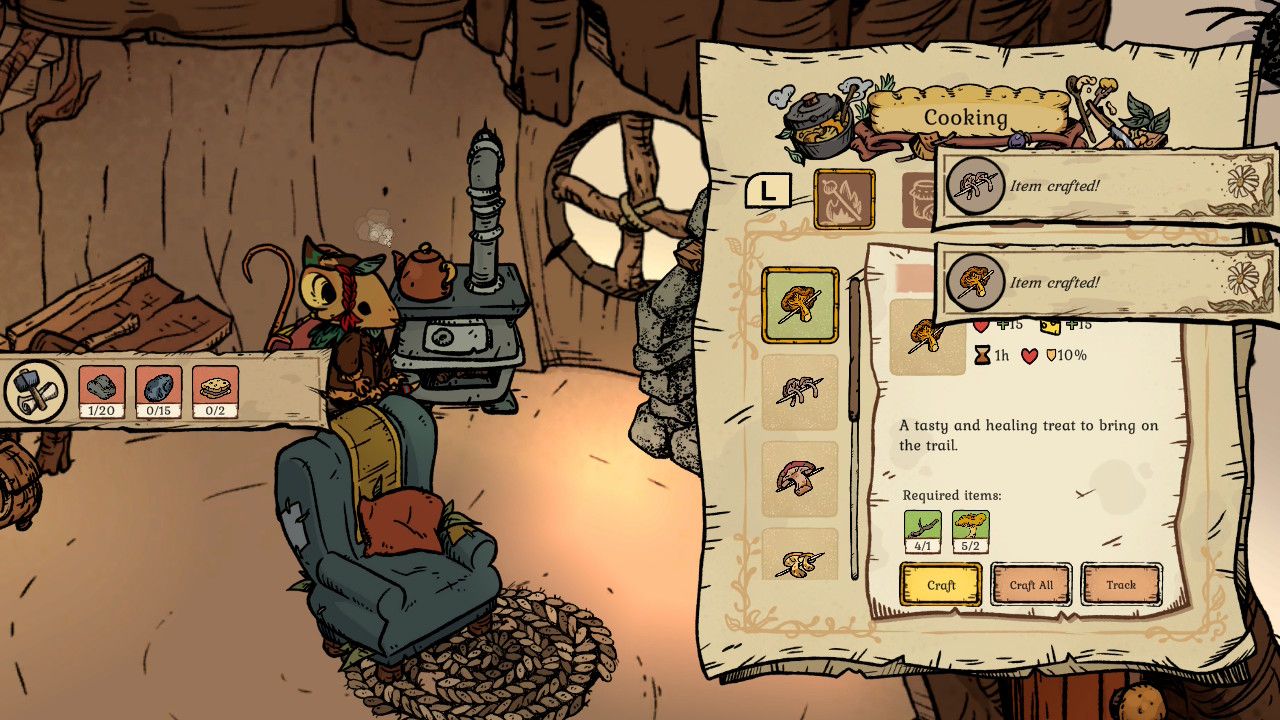Inspect the twig required item
The height and width of the screenshot is (720, 1280).
pyautogui.click(x=922, y=530)
